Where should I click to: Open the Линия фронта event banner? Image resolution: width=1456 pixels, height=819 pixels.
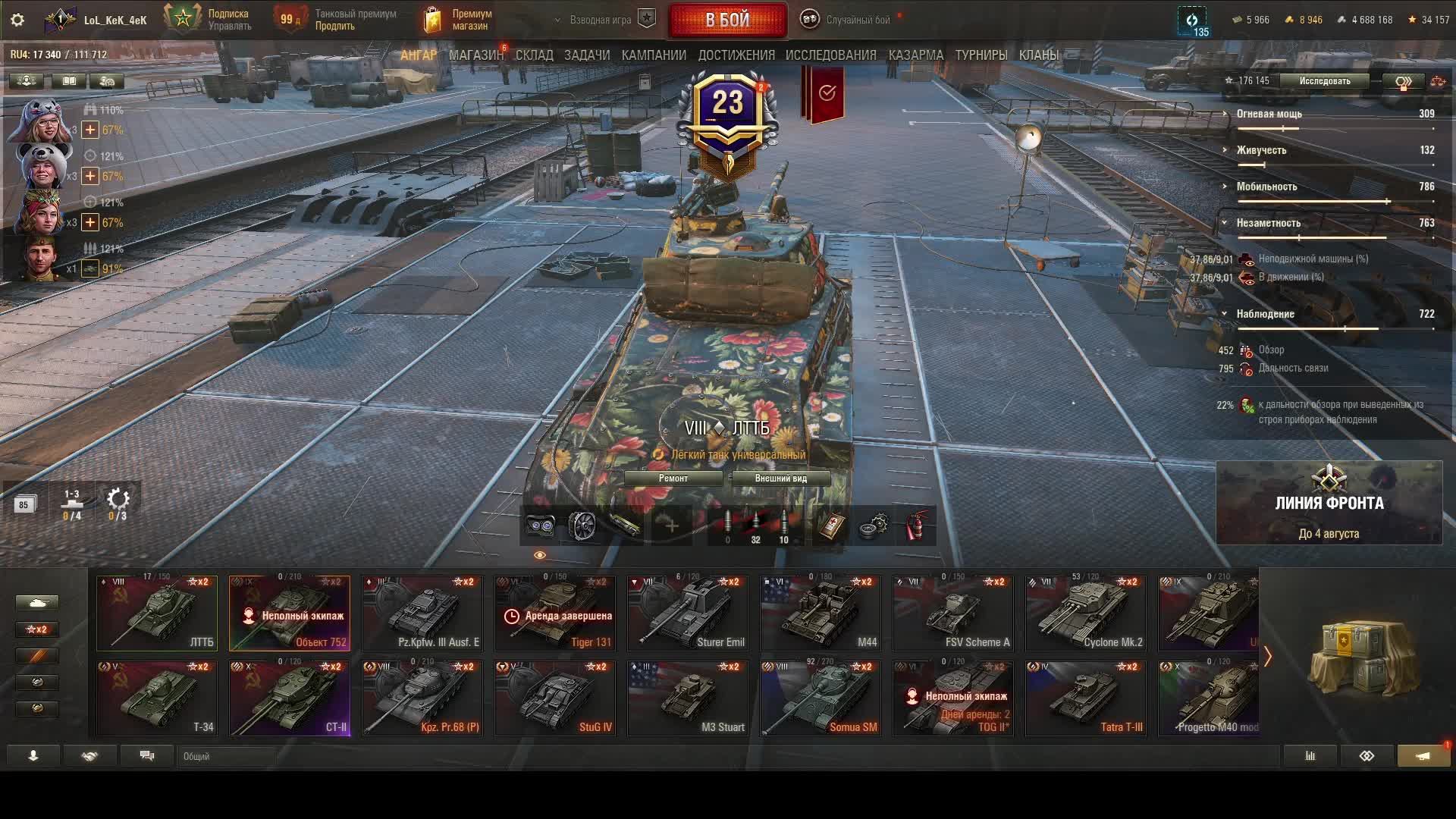click(1329, 504)
